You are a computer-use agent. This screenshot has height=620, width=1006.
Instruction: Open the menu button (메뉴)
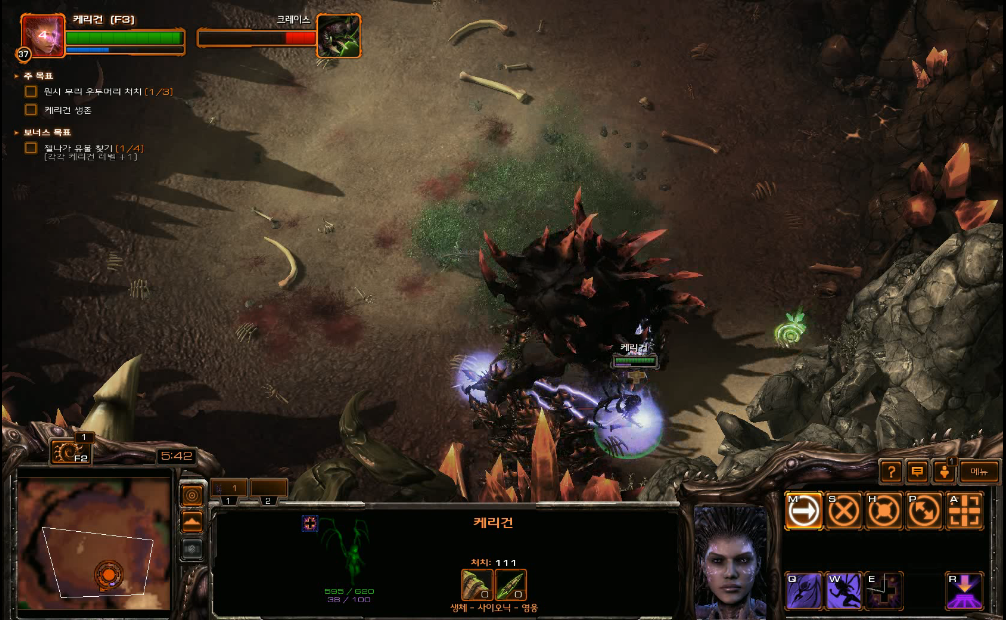pos(979,471)
